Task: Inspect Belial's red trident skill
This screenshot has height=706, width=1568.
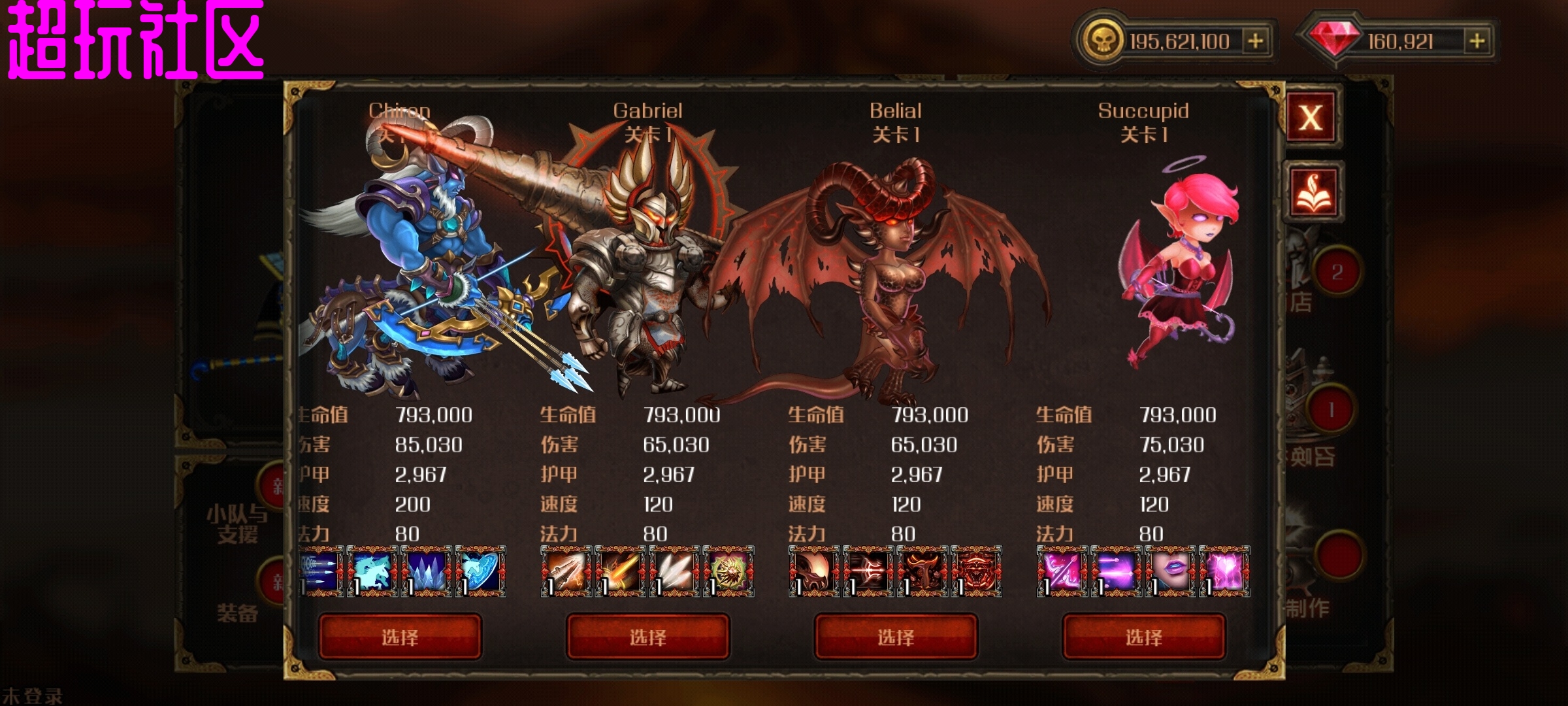Action: coord(868,571)
